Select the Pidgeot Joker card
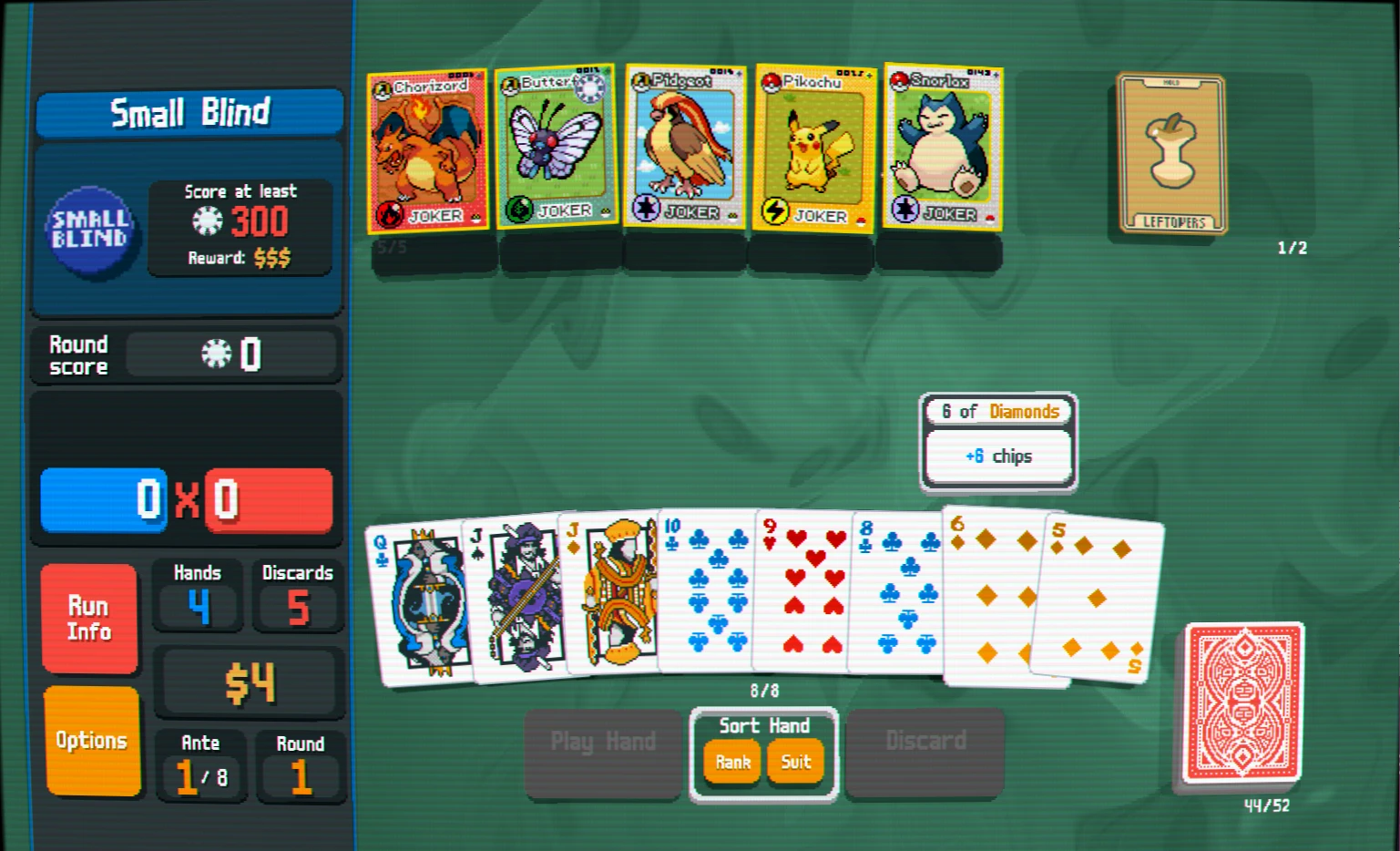 click(x=685, y=150)
